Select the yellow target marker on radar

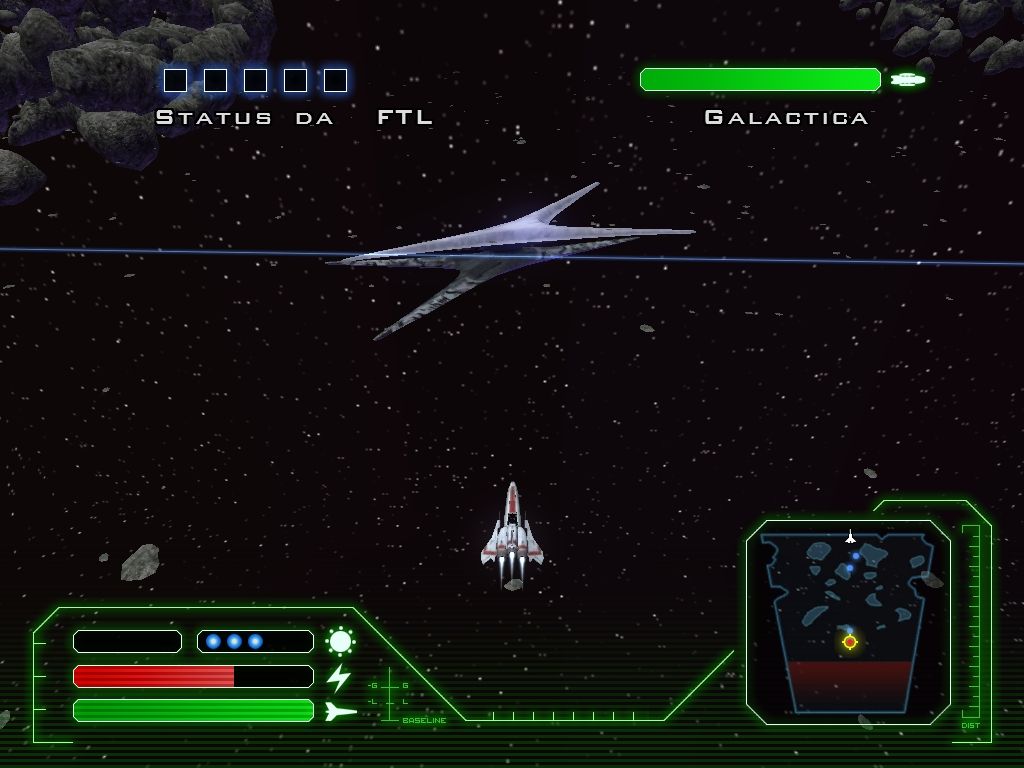850,642
